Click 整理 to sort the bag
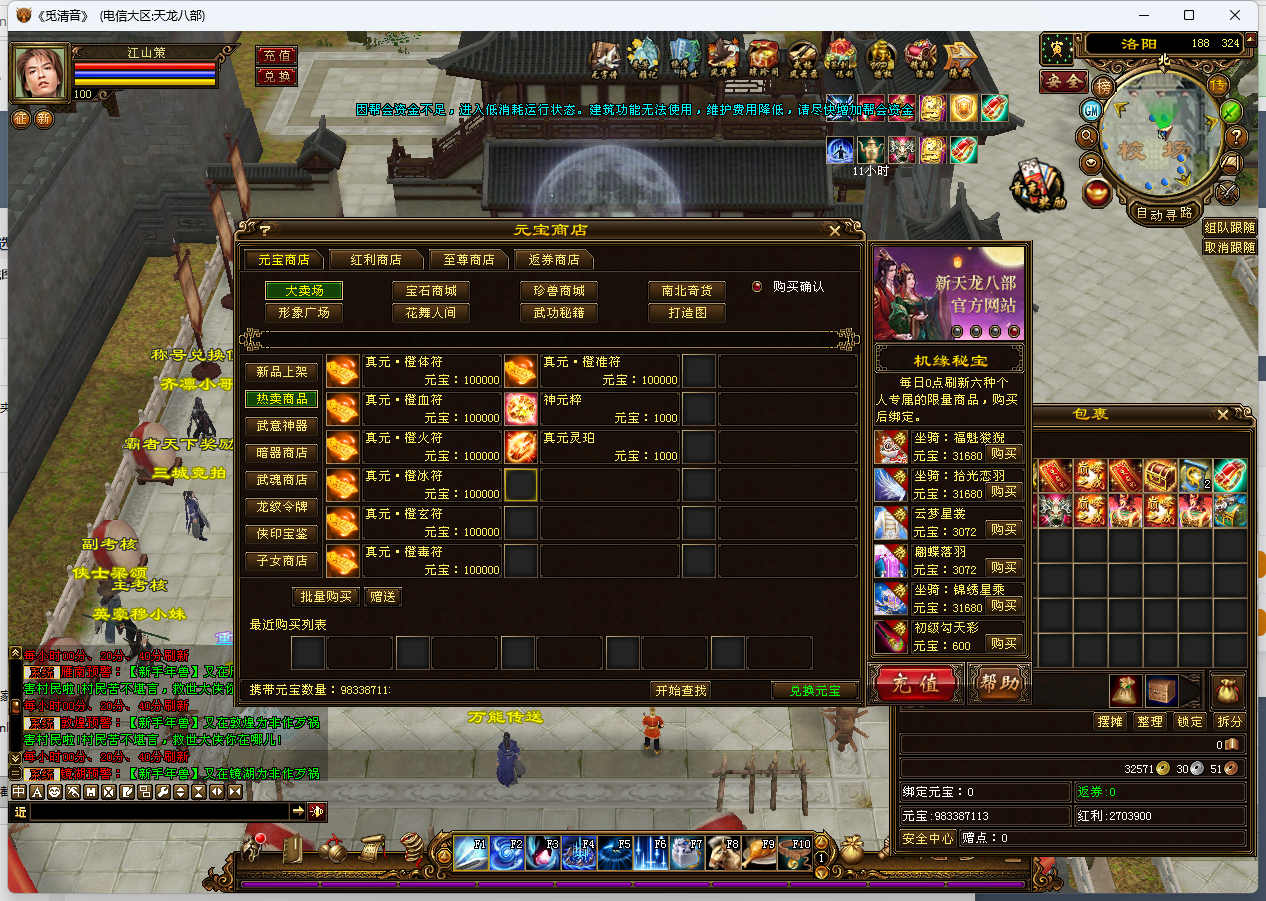The image size is (1266, 901). 1150,721
